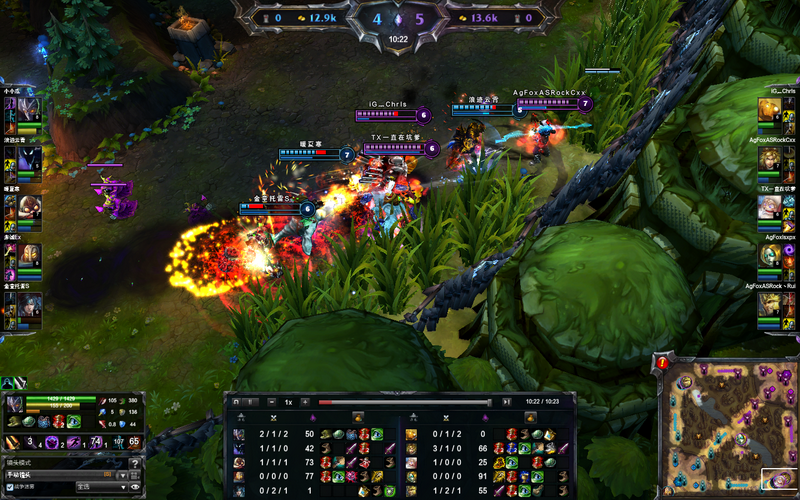Open the camera mode help question mark
The height and width of the screenshot is (500, 800).
pyautogui.click(x=135, y=462)
